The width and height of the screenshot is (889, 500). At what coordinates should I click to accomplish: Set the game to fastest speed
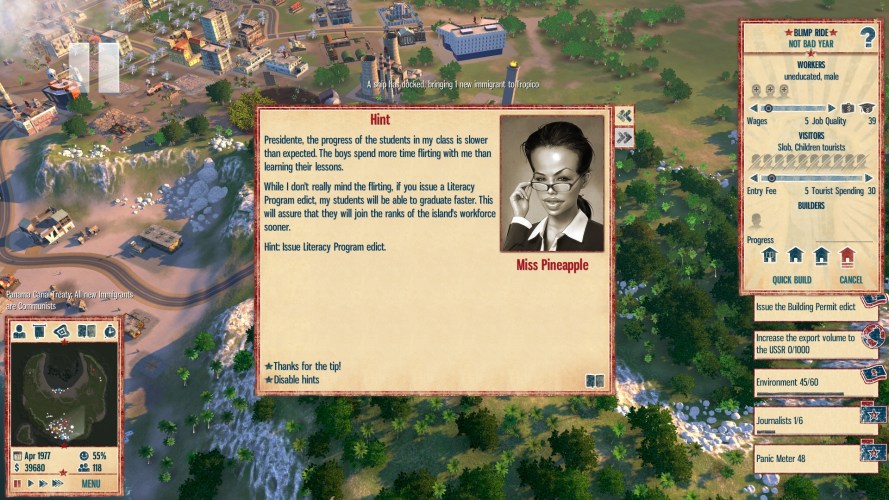pyautogui.click(x=57, y=484)
